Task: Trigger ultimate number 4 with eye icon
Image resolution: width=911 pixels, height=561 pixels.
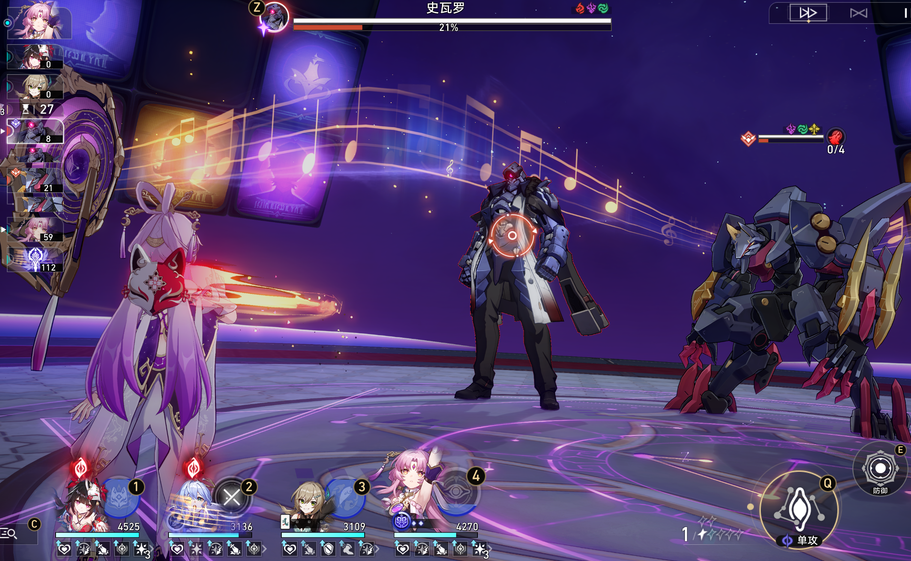Action: click(x=457, y=493)
